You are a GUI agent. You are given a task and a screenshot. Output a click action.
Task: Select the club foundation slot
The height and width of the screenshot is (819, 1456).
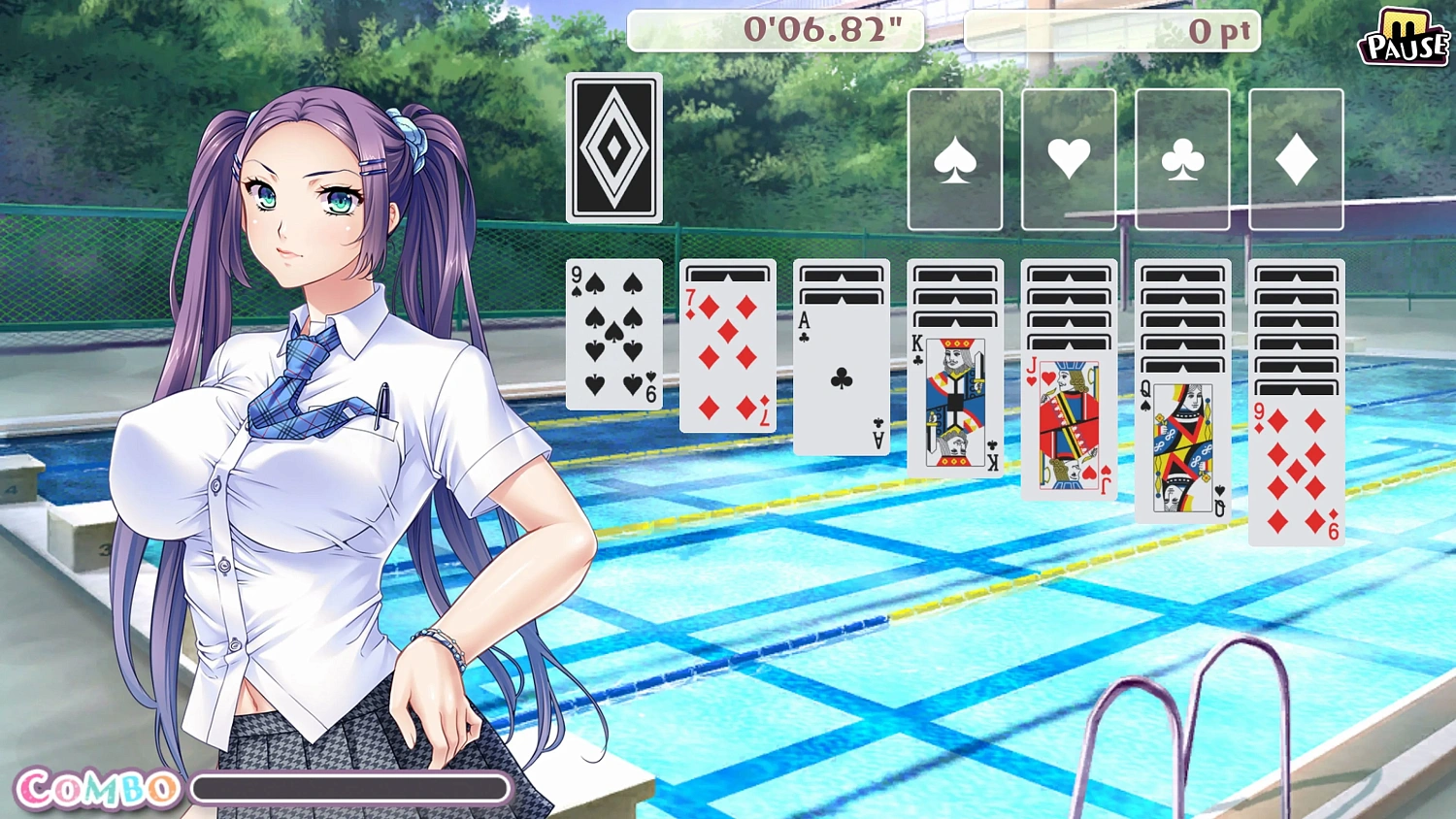(x=1181, y=158)
